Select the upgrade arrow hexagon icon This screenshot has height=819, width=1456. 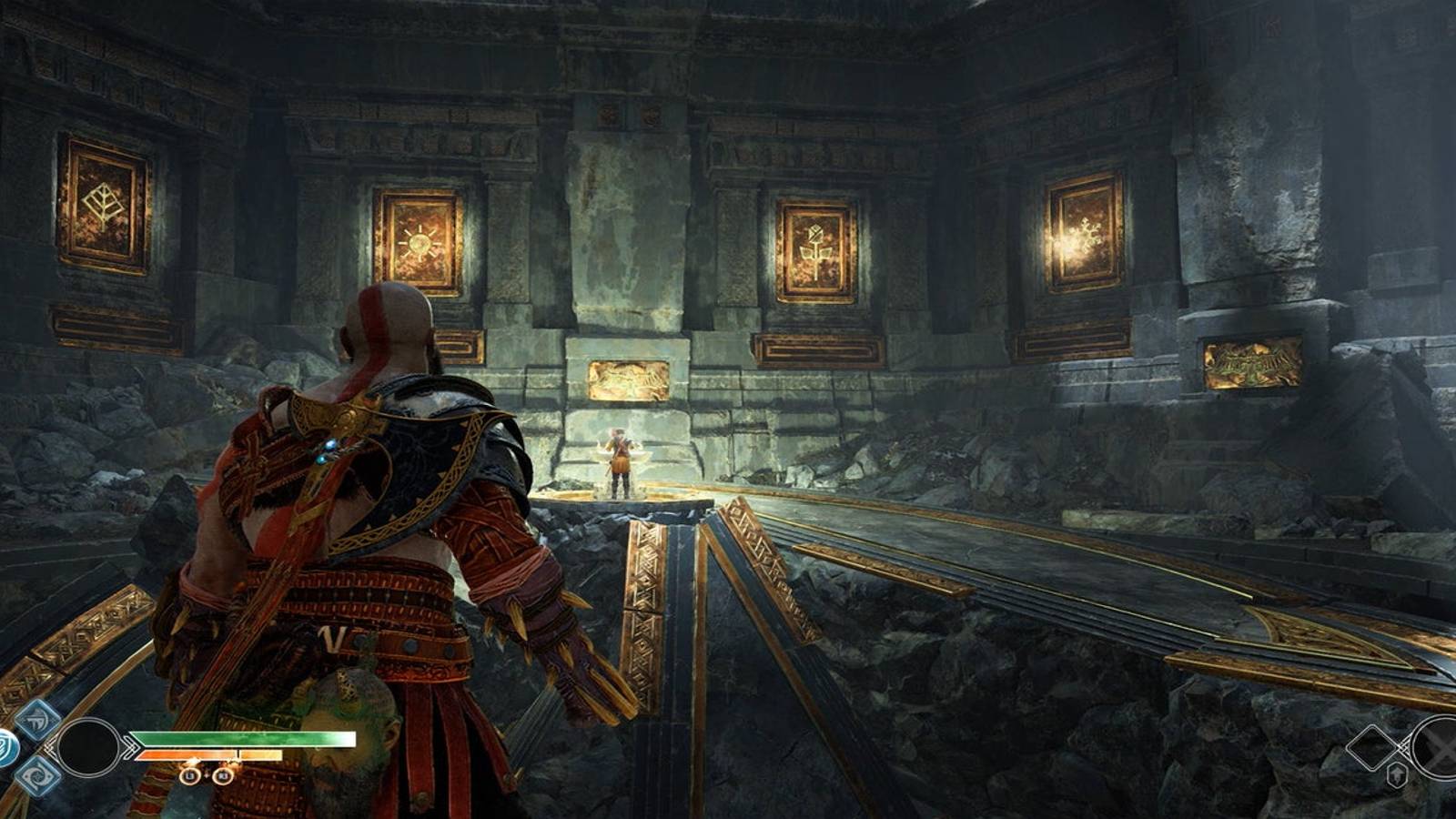tap(1397, 775)
